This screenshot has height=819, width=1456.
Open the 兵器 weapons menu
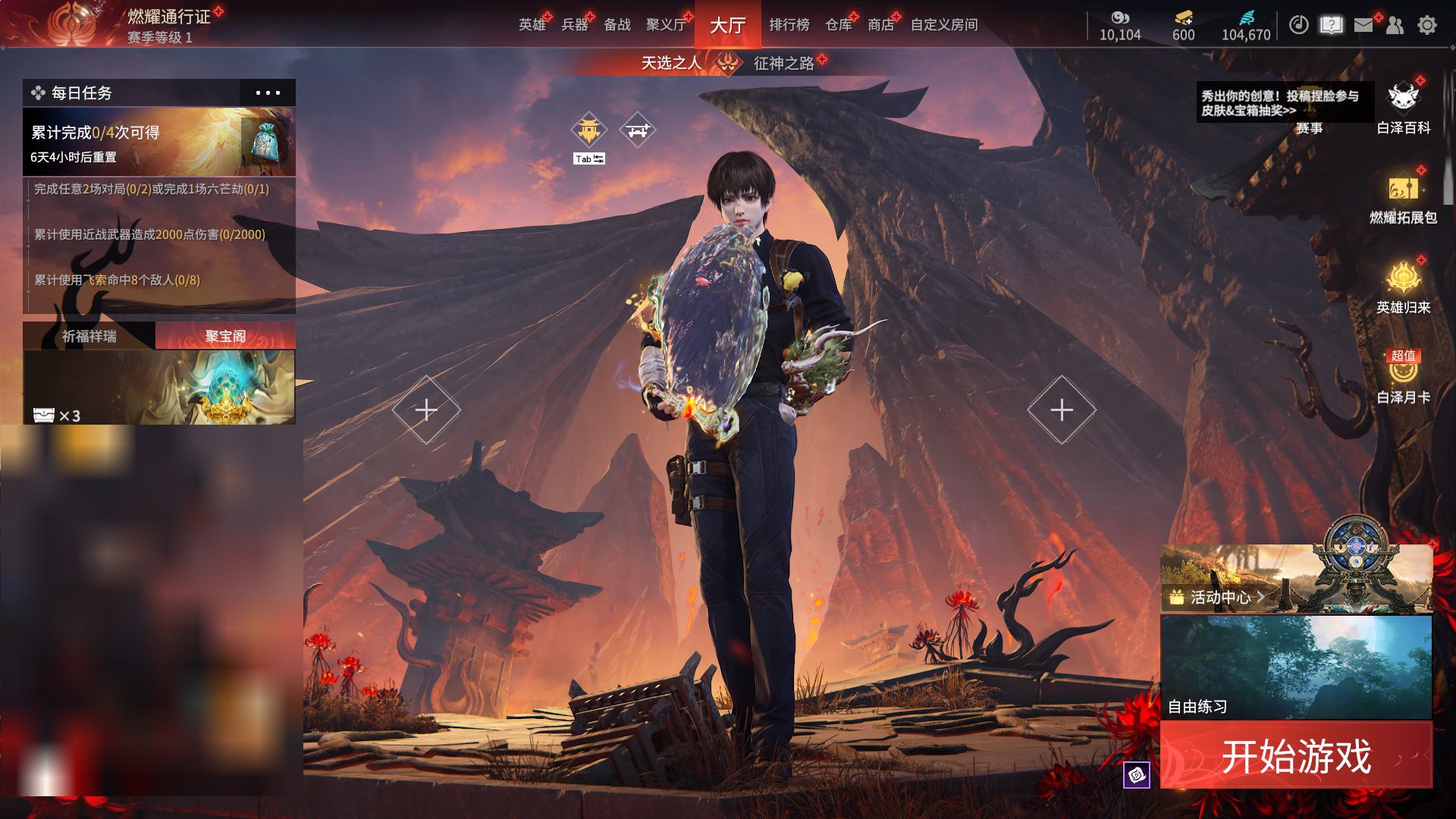pyautogui.click(x=574, y=25)
